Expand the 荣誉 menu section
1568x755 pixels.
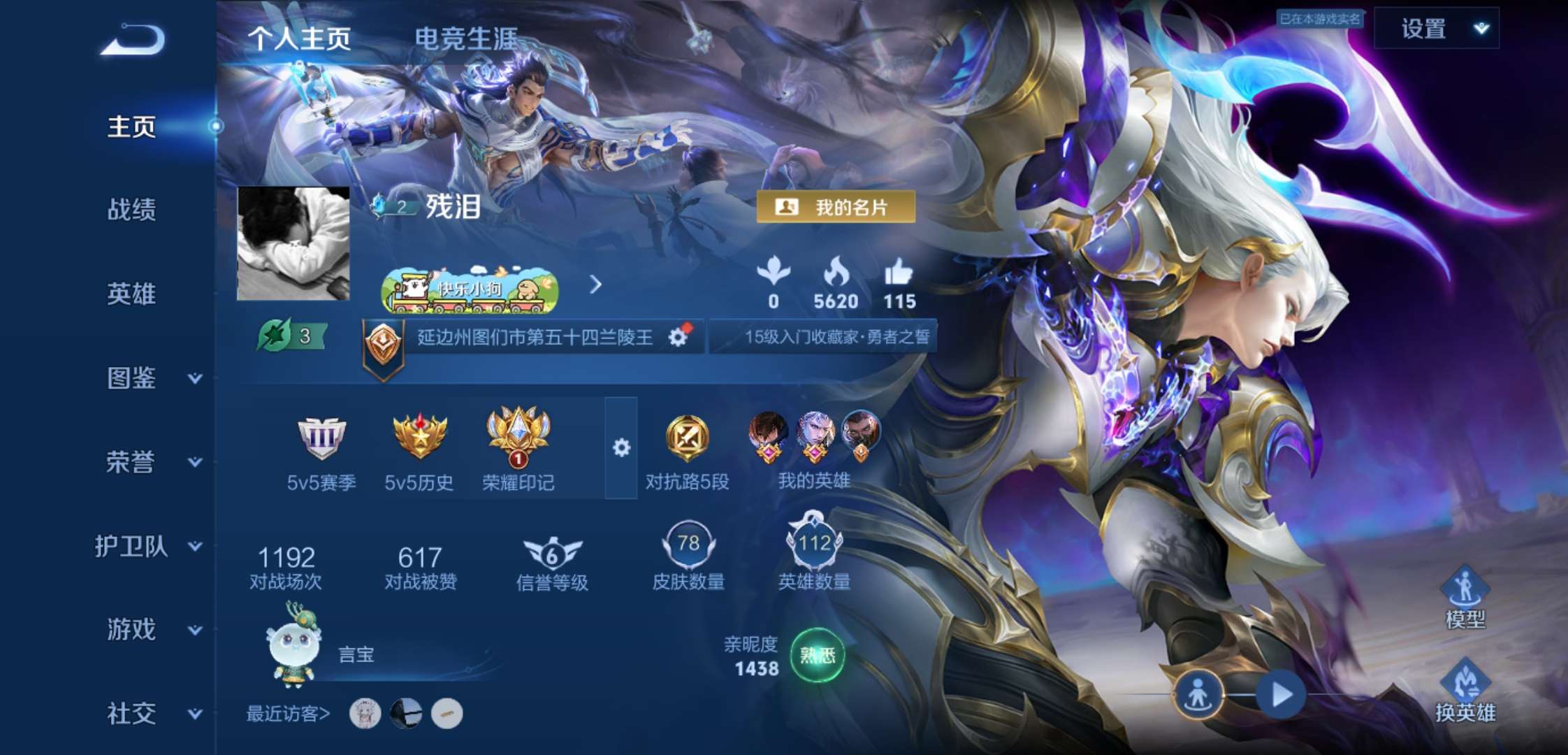(x=150, y=462)
